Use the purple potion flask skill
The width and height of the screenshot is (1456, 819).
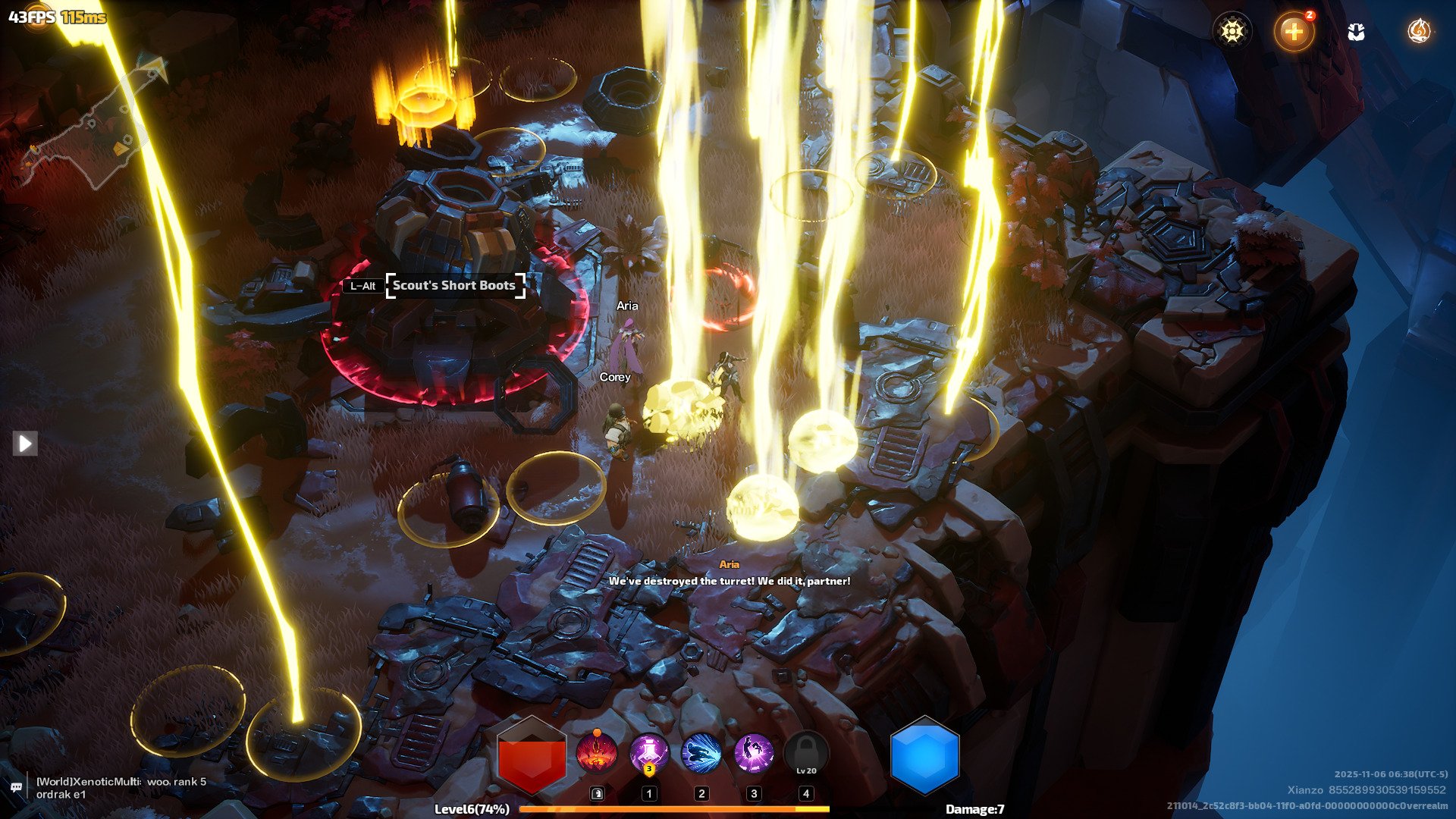pos(649,755)
